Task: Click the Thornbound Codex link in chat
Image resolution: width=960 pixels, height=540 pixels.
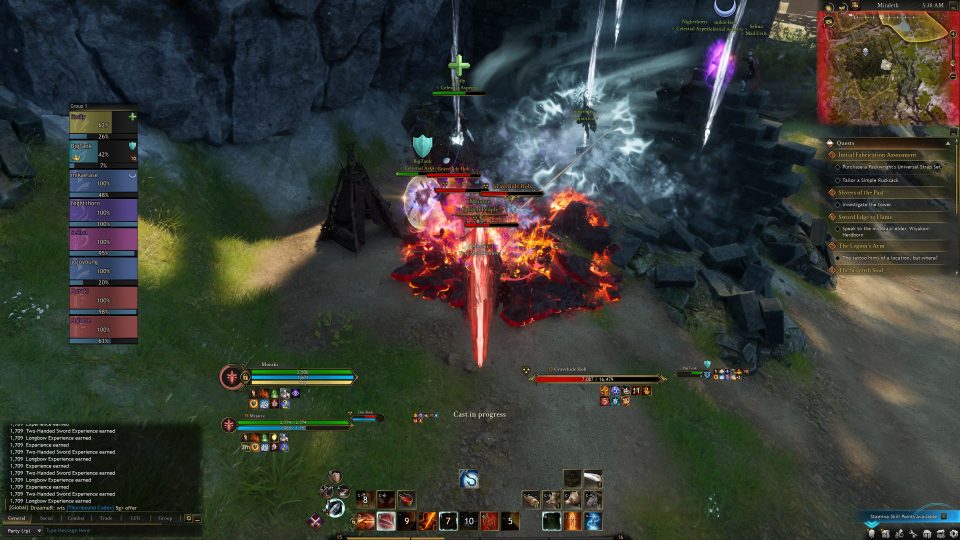Action: pos(89,508)
